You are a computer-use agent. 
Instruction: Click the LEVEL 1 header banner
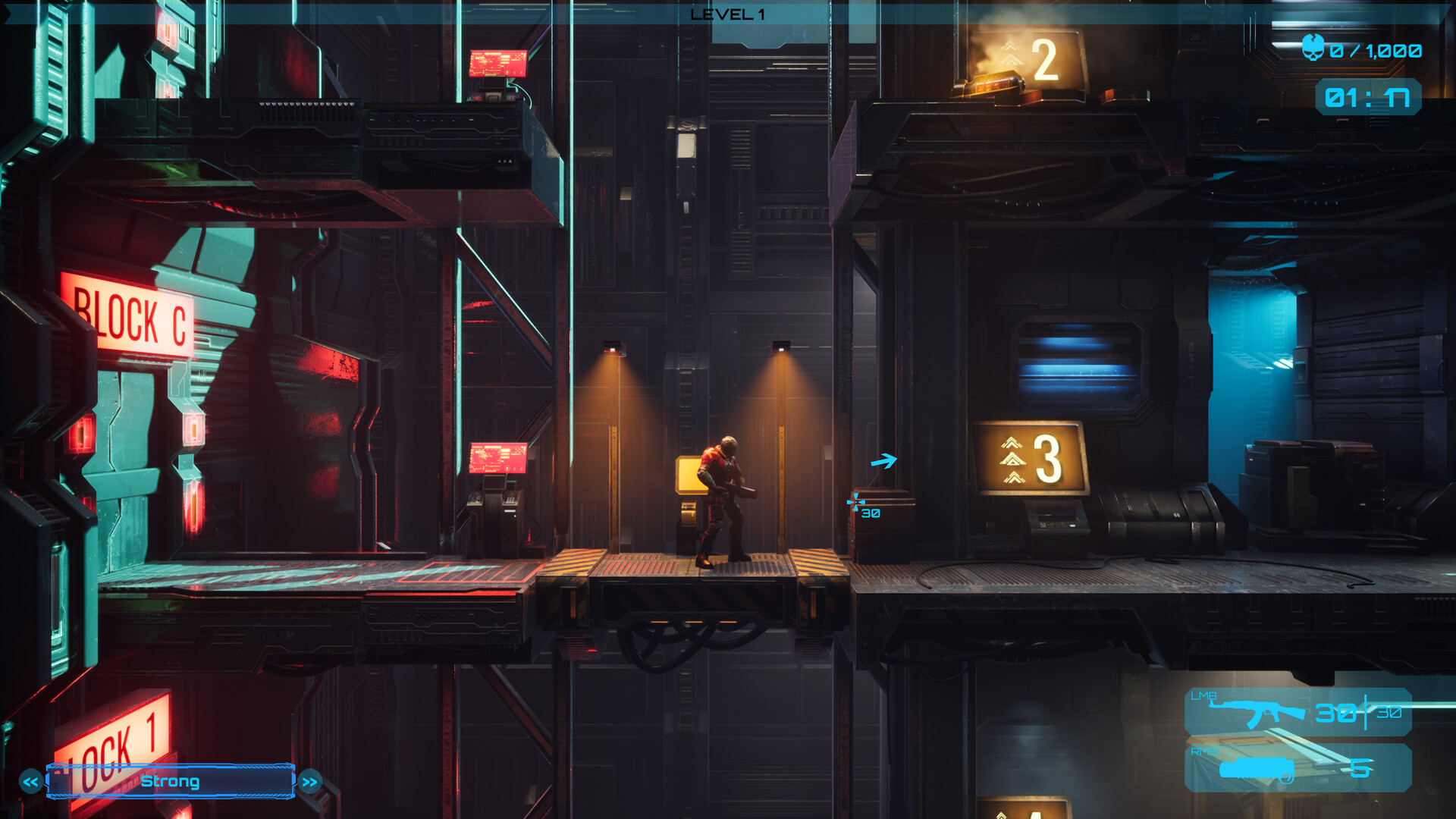(726, 12)
